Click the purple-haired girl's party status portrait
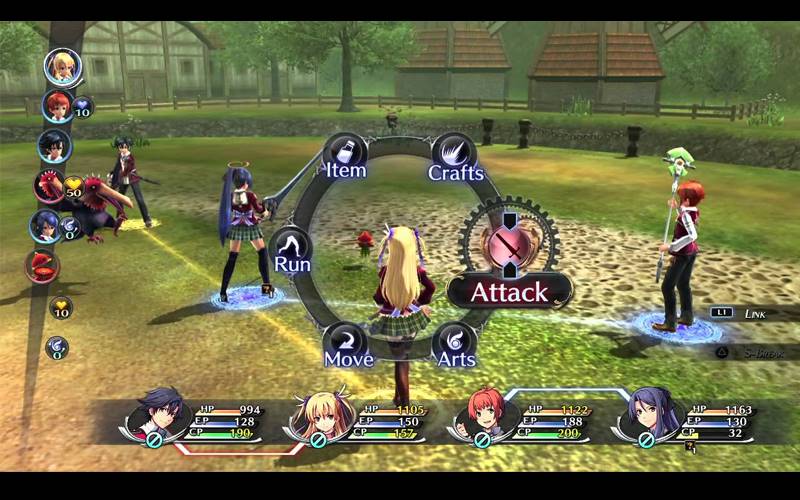This screenshot has height=500, width=800. [x=646, y=413]
